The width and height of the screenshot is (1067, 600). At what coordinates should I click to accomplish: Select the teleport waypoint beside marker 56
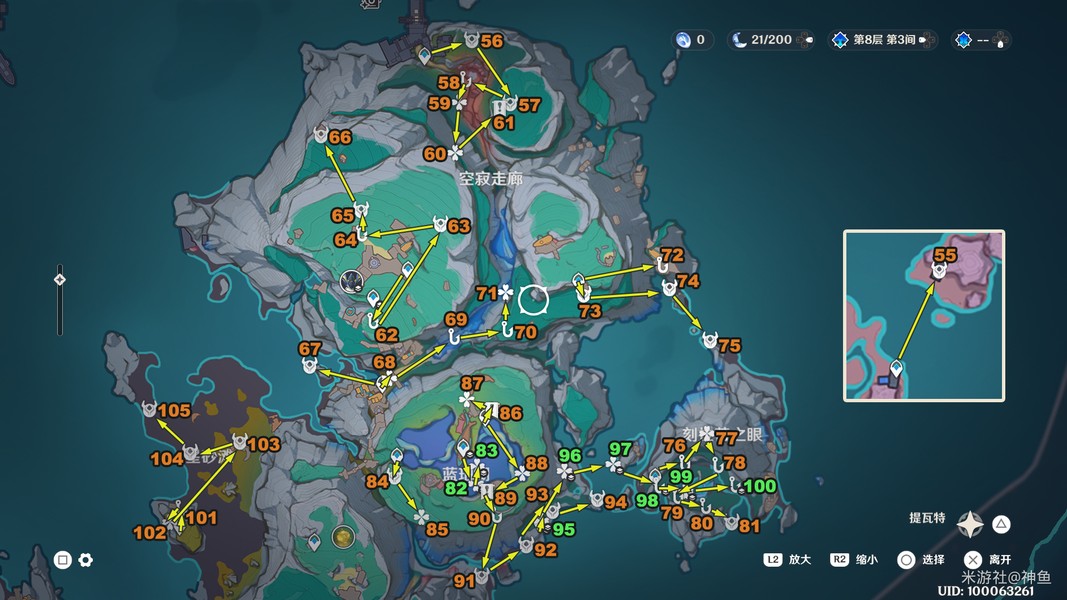[x=426, y=53]
